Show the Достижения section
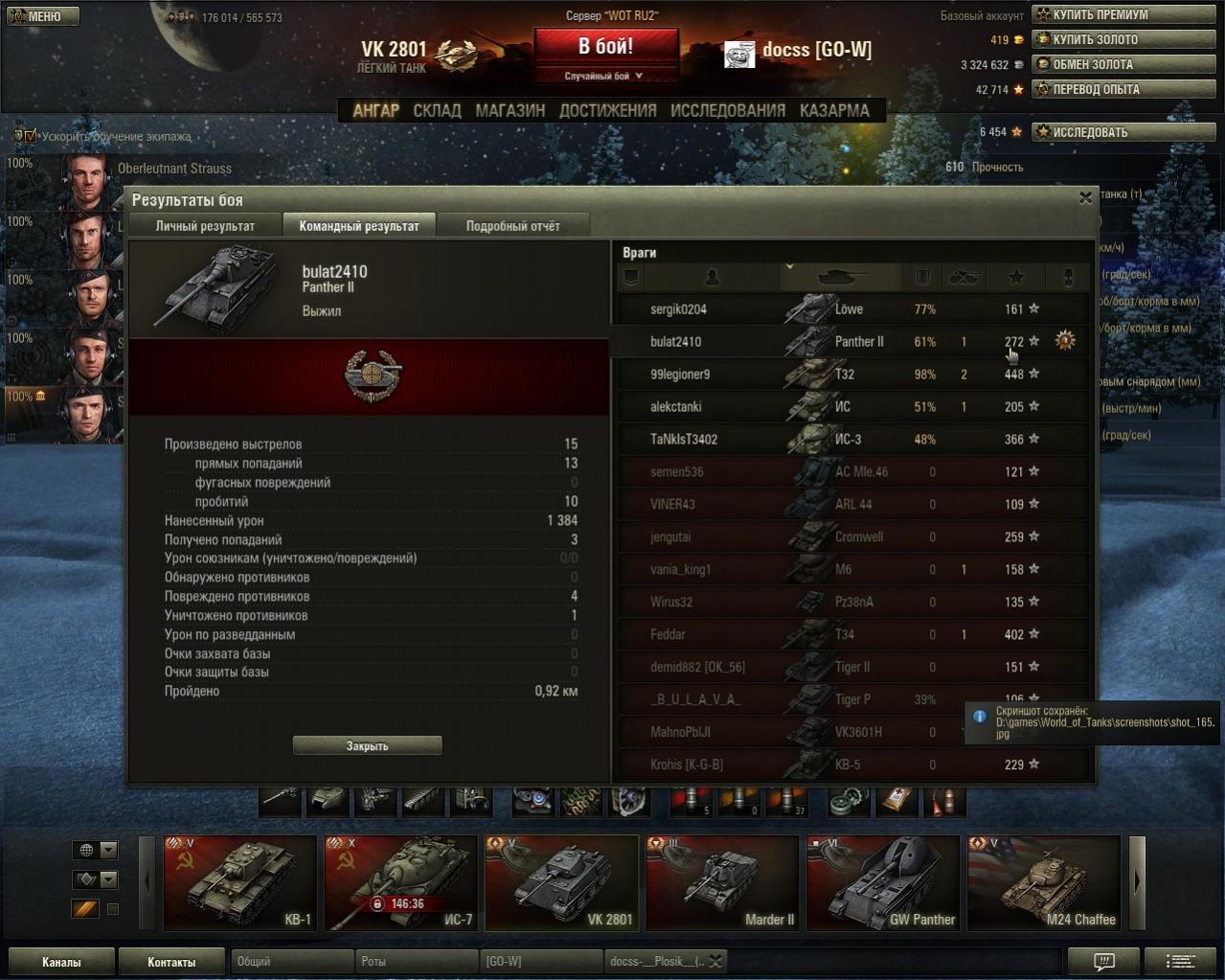The width and height of the screenshot is (1225, 980). [607, 110]
